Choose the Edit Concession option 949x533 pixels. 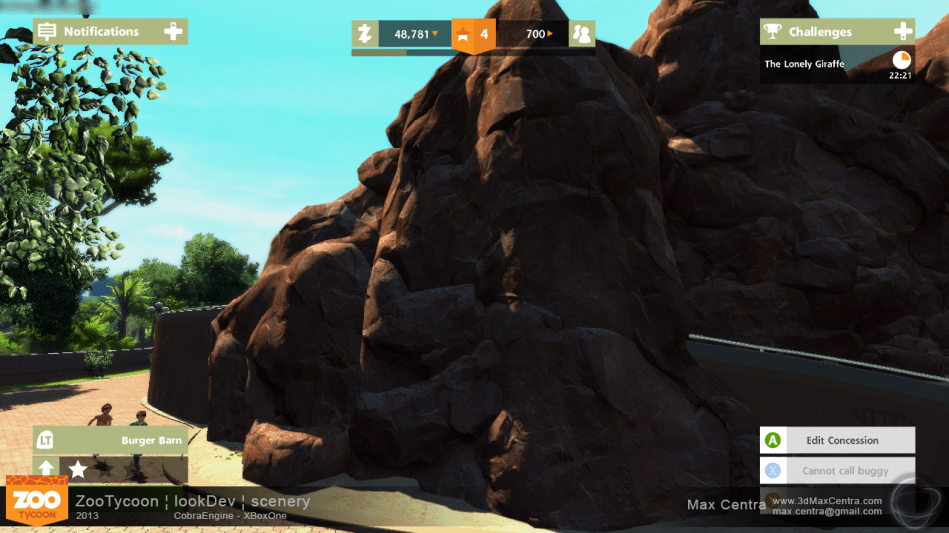tap(840, 440)
